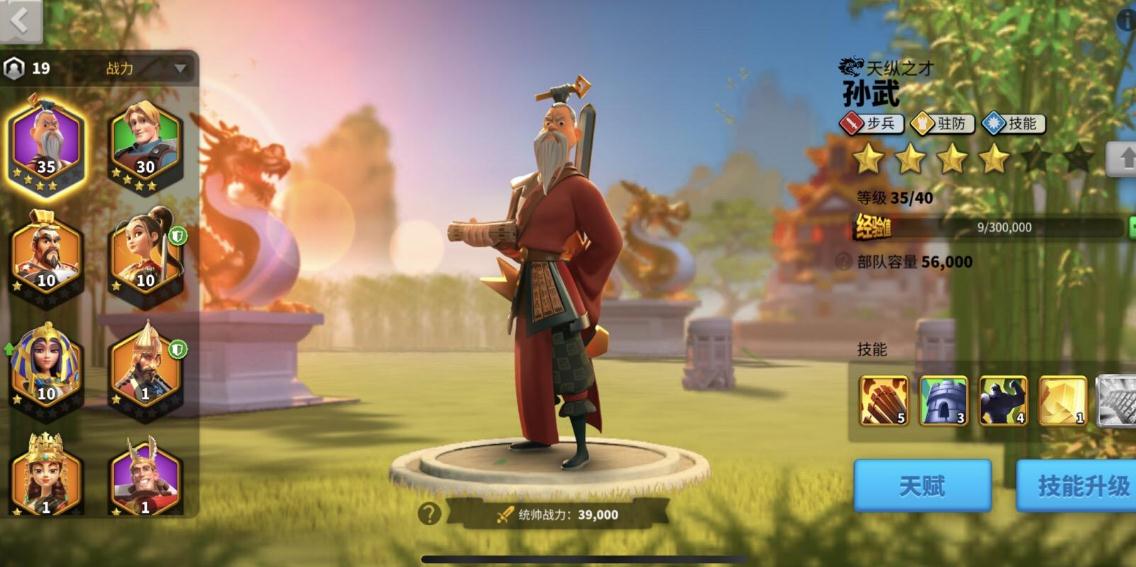Screen dimensions: 1136x567
Task: Show the 部队容量 troop capacity help
Action: 844,262
